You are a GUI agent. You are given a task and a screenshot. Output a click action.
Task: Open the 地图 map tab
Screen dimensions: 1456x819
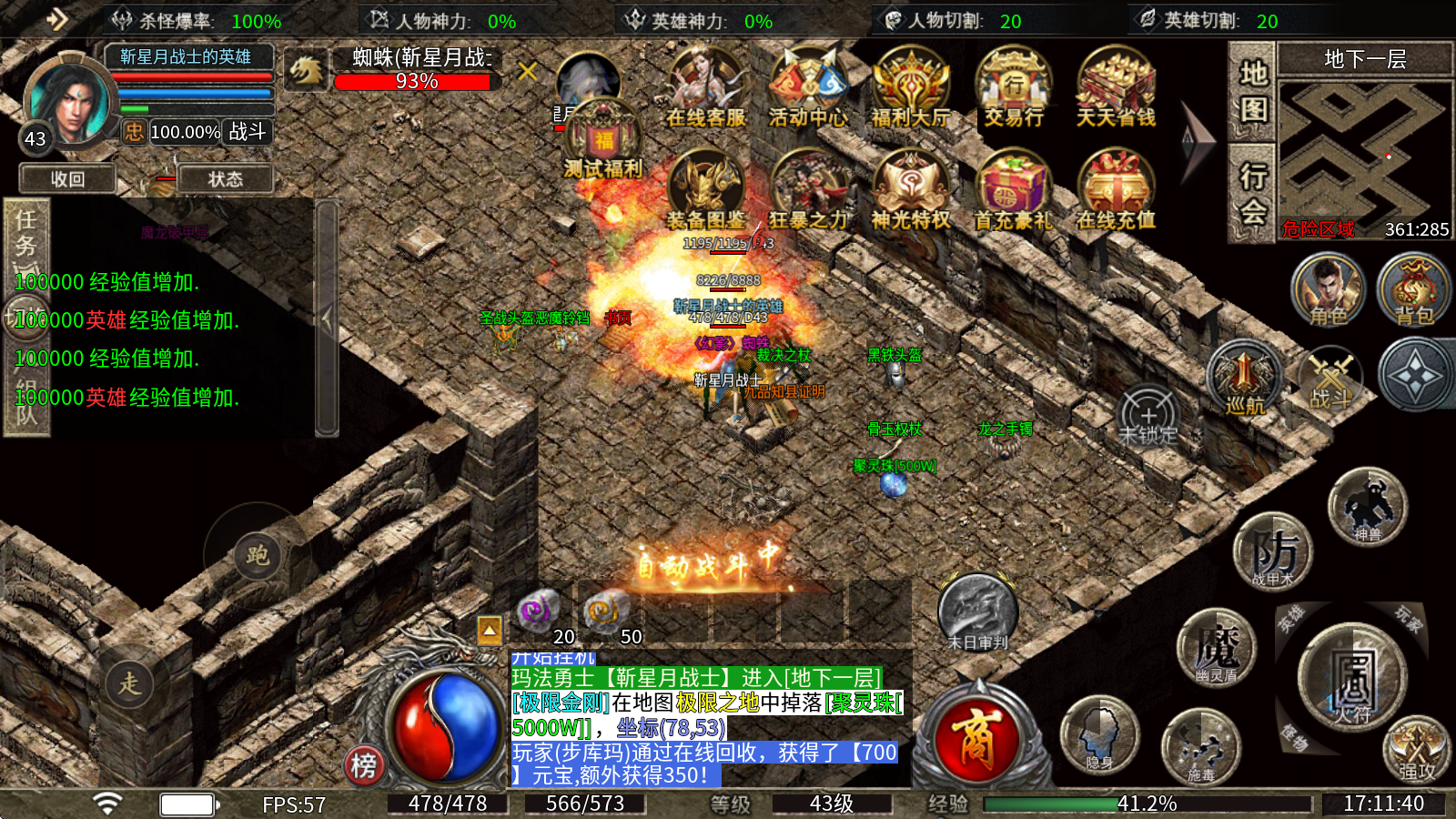pyautogui.click(x=1253, y=91)
